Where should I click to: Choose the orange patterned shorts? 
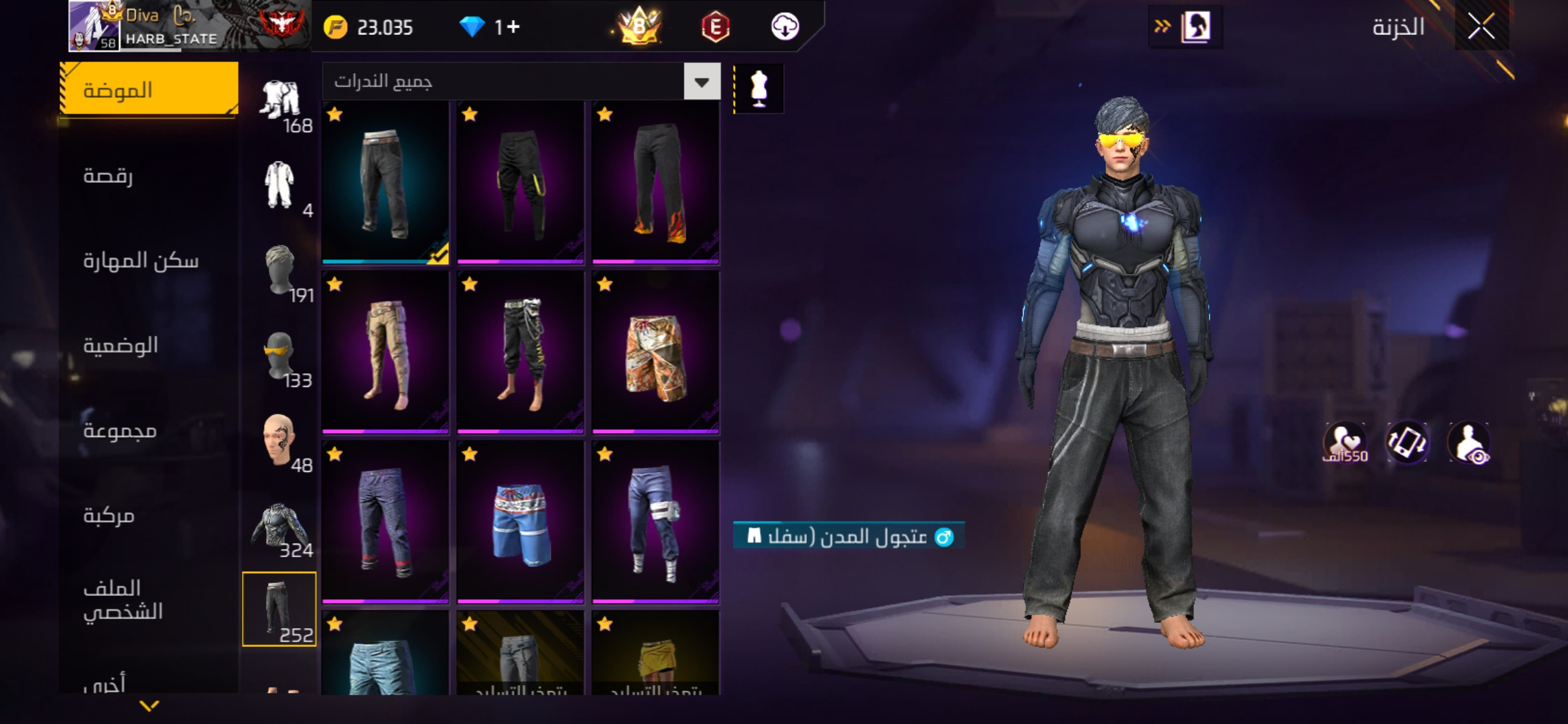(x=655, y=353)
